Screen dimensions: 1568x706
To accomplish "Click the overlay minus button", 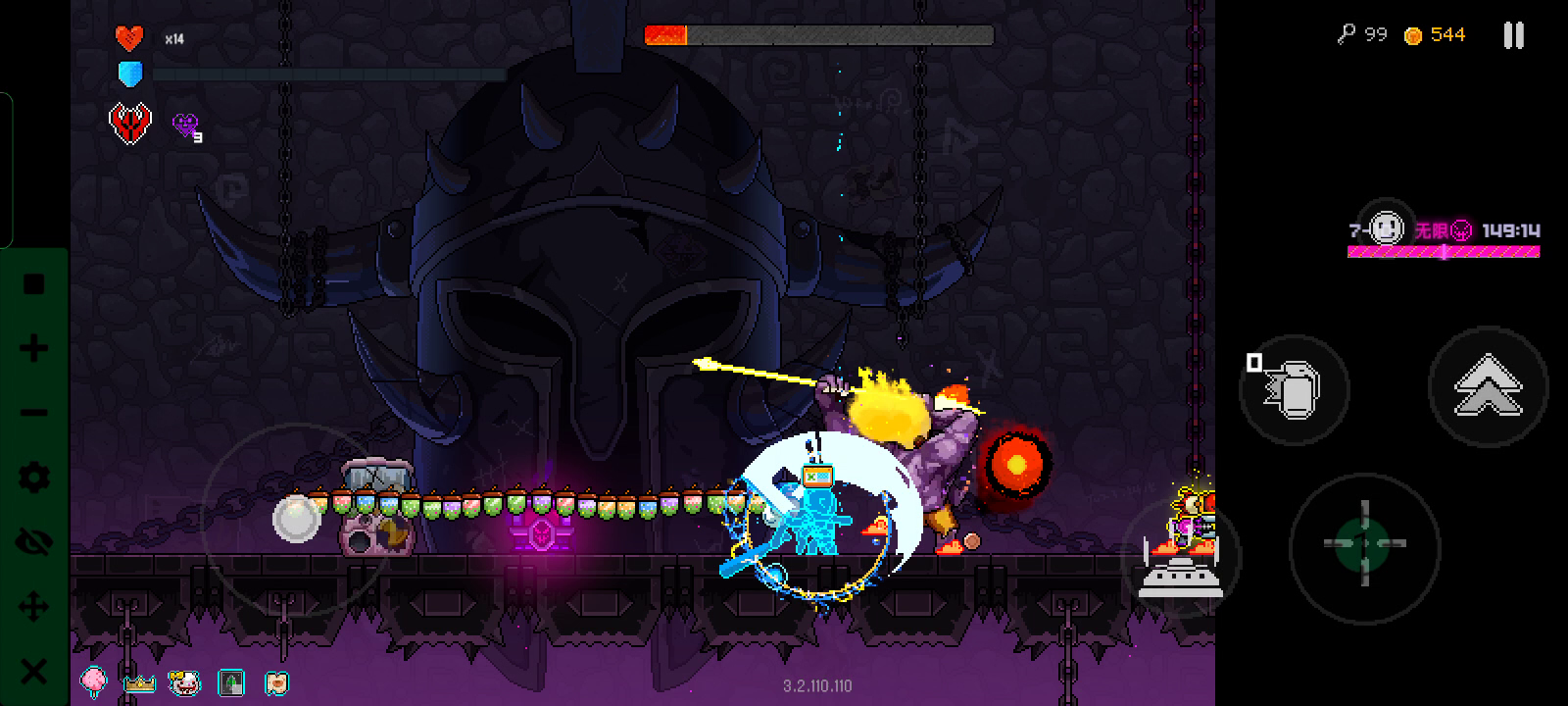I will 34,413.
